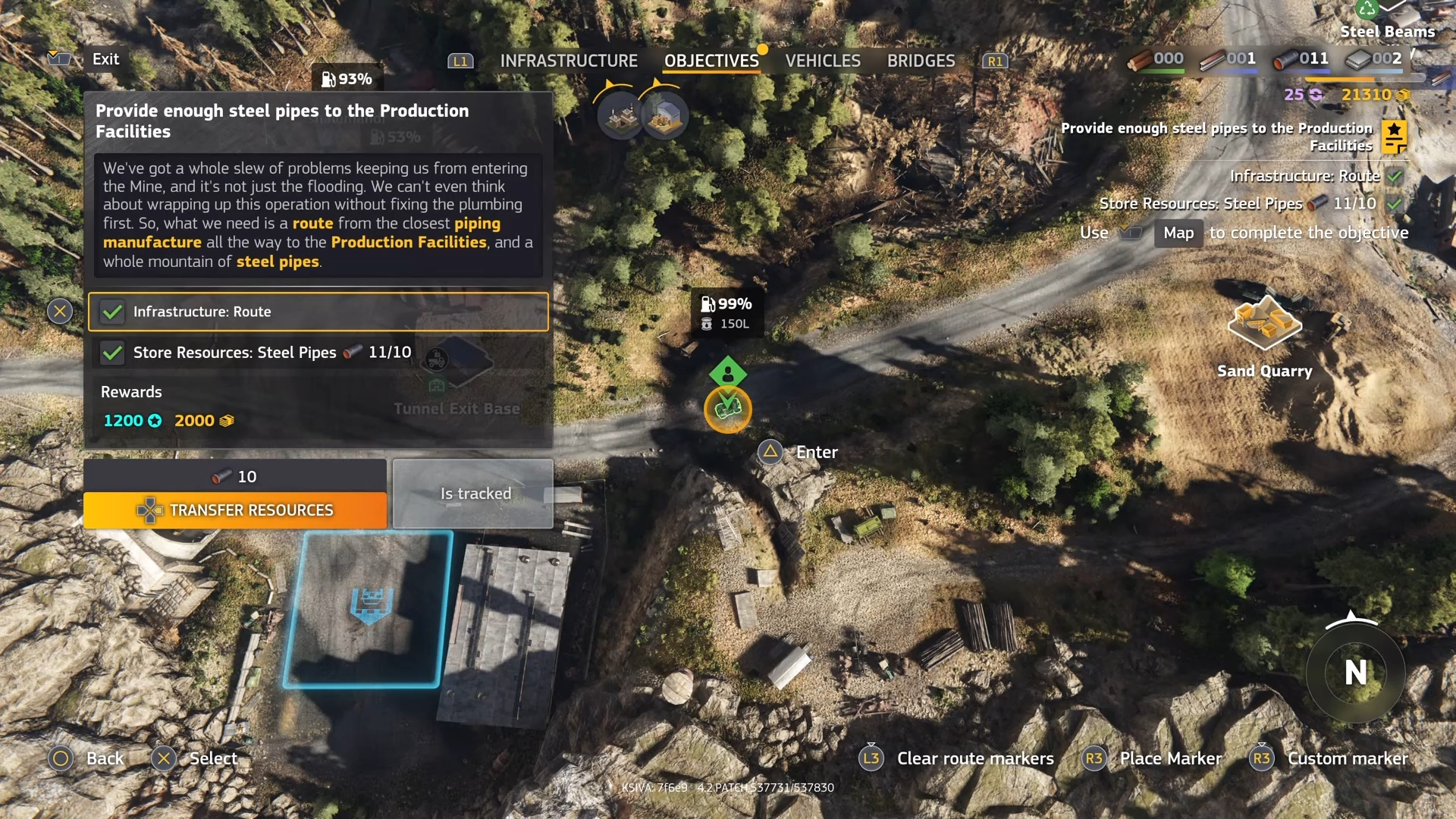Click the green truck vehicle marker
This screenshot has width=1456, height=819.
(728, 409)
